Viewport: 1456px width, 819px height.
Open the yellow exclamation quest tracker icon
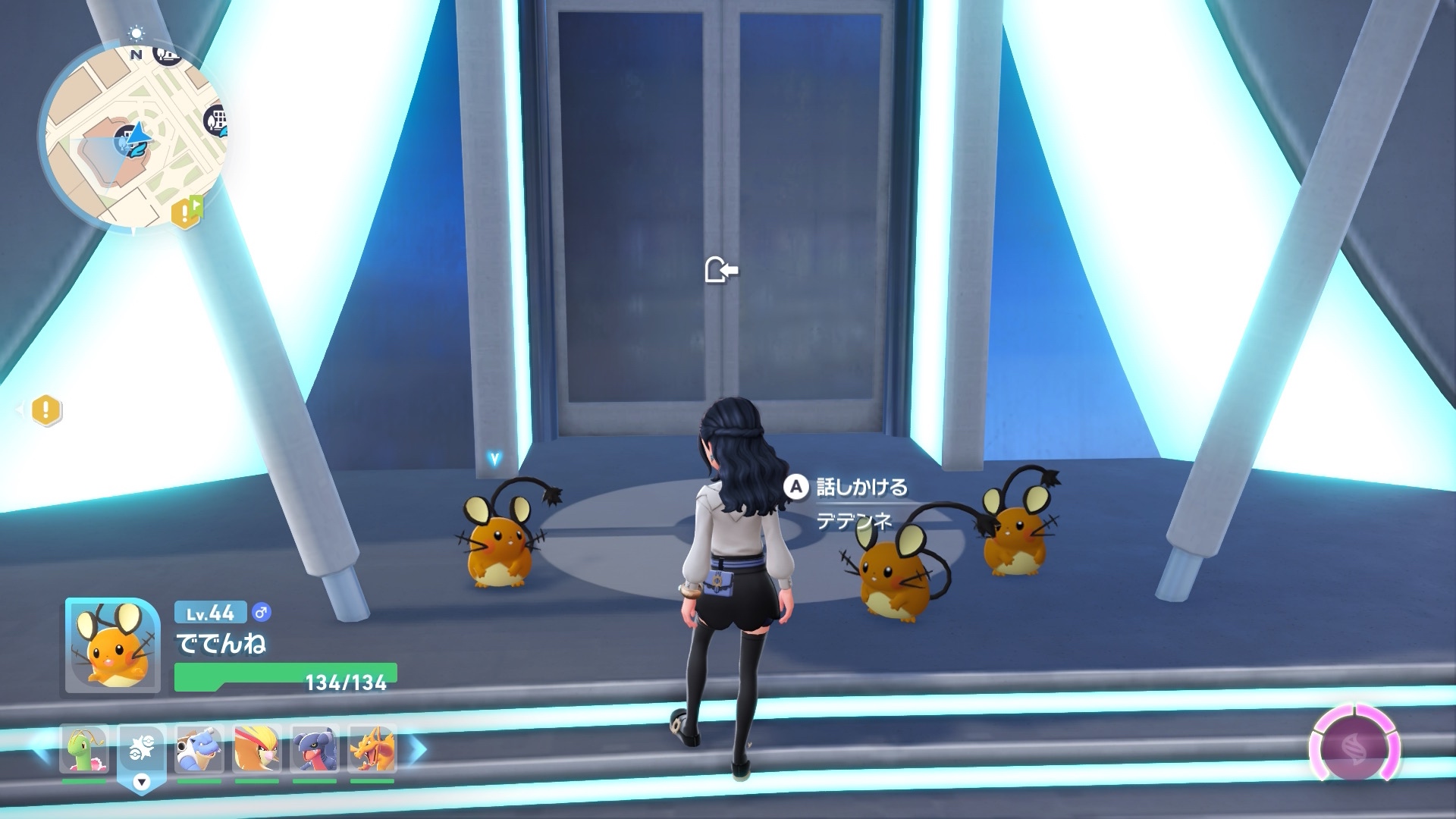coord(45,410)
